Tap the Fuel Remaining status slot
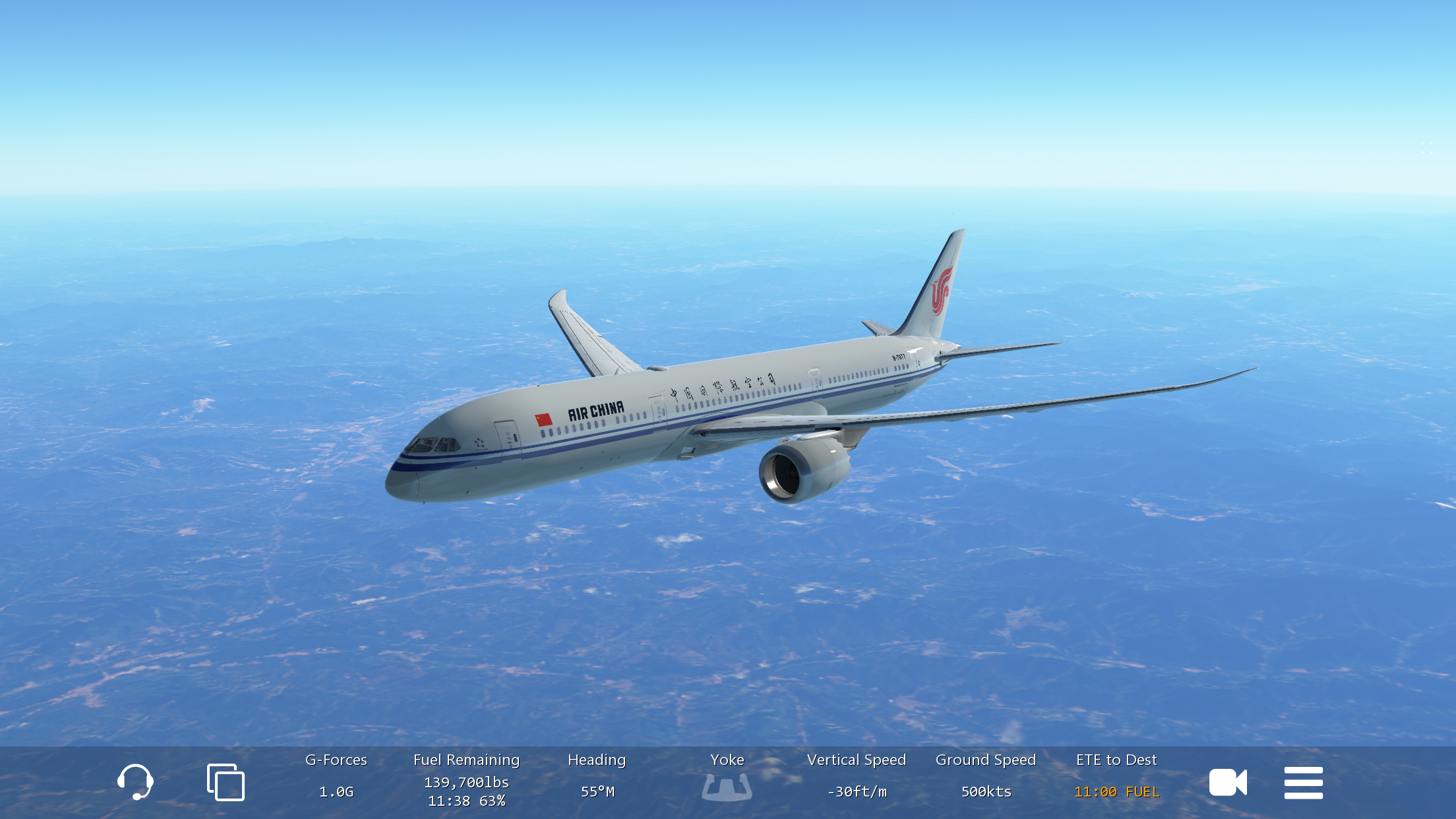Viewport: 1456px width, 819px height. (x=467, y=781)
